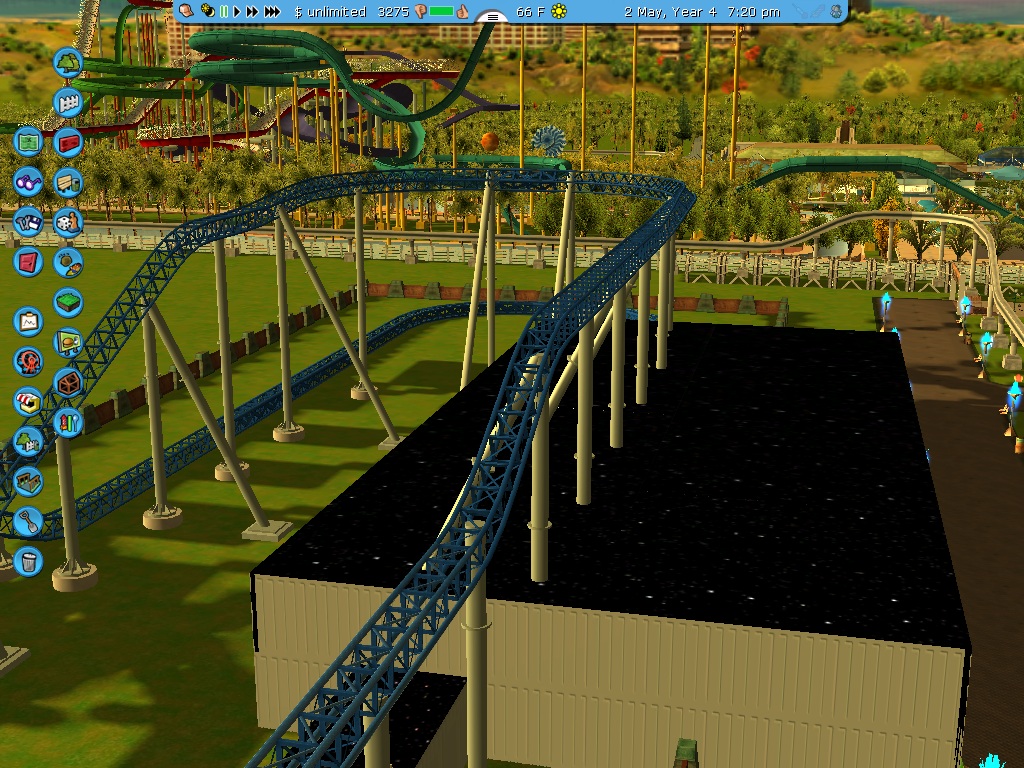Choose the shovel terrain tool
This screenshot has width=1024, height=768.
point(28,521)
